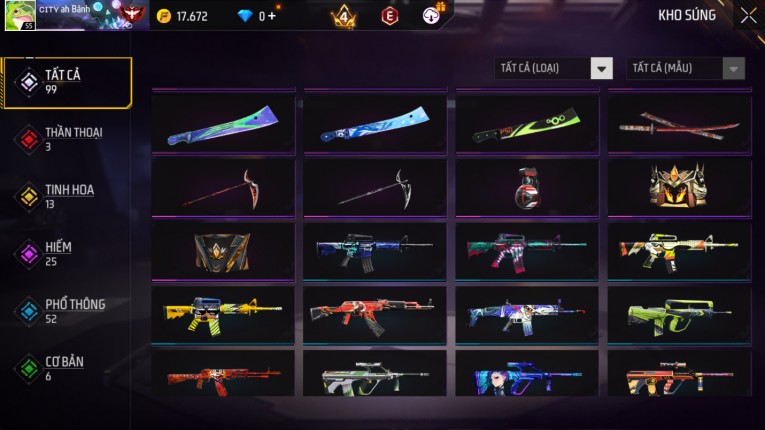765x430 pixels.
Task: Add diamonds with the plus button
Action: click(x=272, y=16)
